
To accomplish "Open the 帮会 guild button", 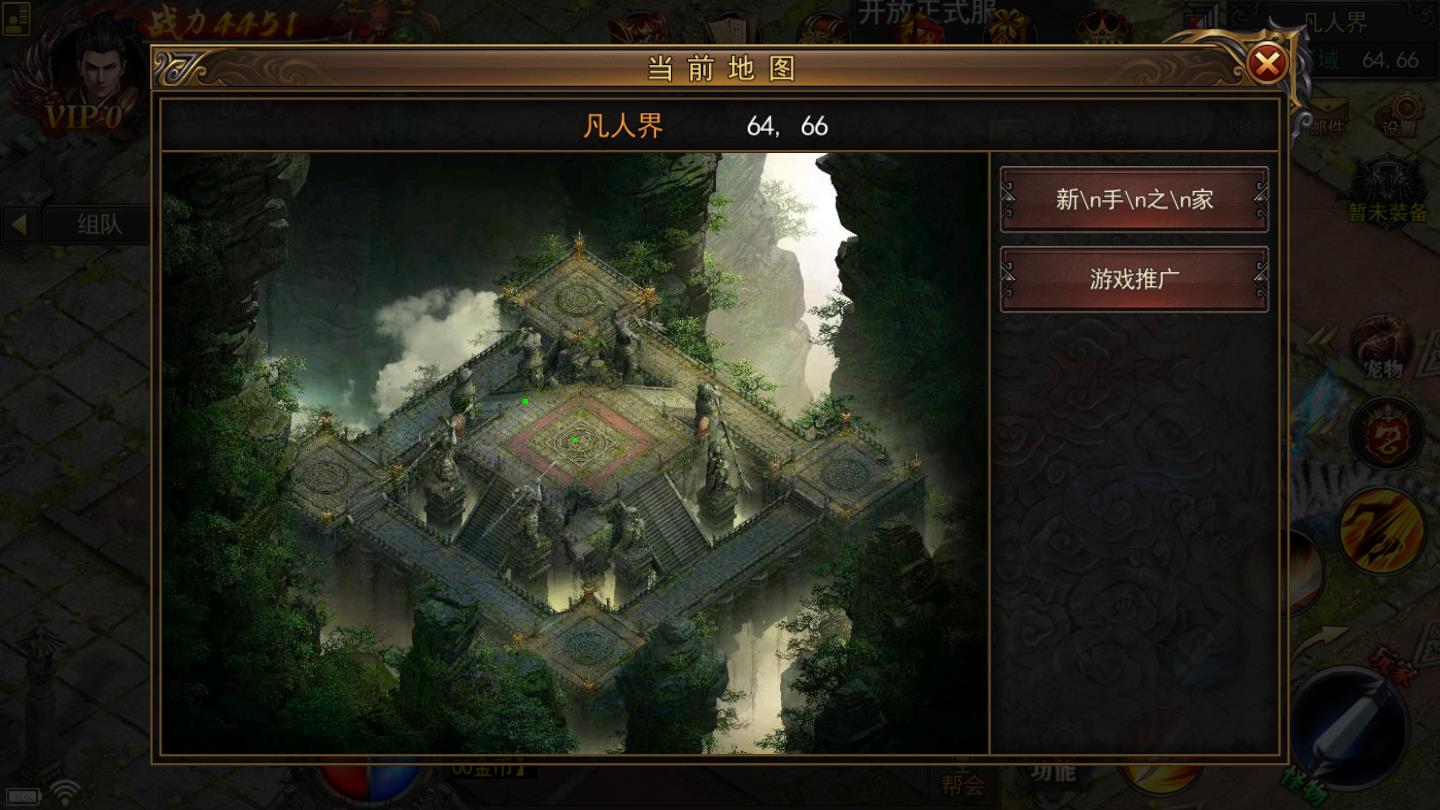I will (962, 783).
